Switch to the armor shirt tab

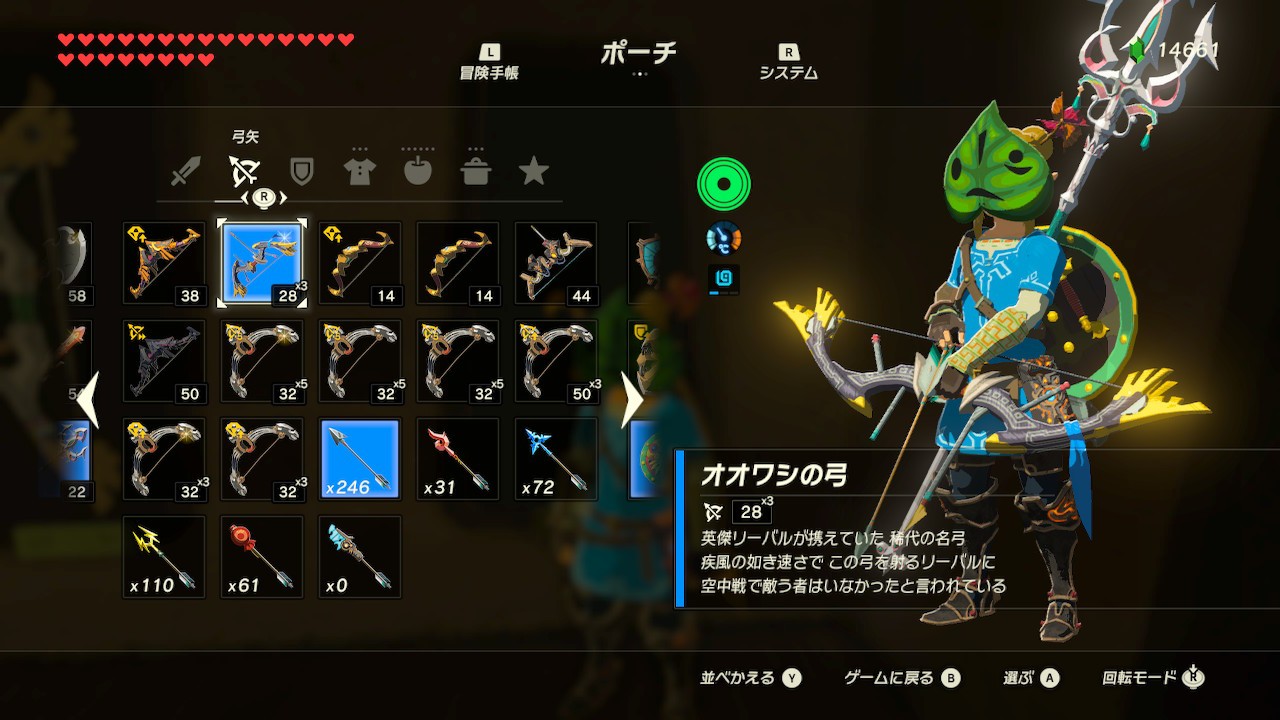coord(359,171)
